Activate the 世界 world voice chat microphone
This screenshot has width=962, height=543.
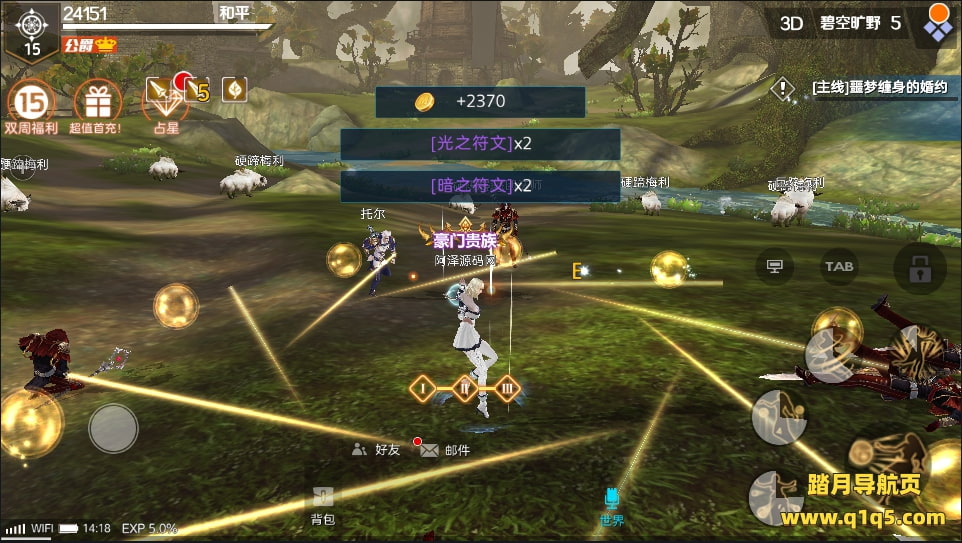point(612,505)
